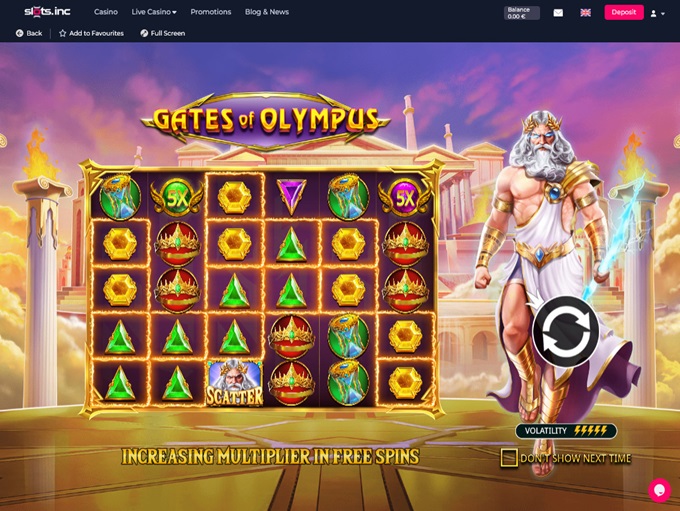680x511 pixels.
Task: Open the Casino page
Action: 105,12
